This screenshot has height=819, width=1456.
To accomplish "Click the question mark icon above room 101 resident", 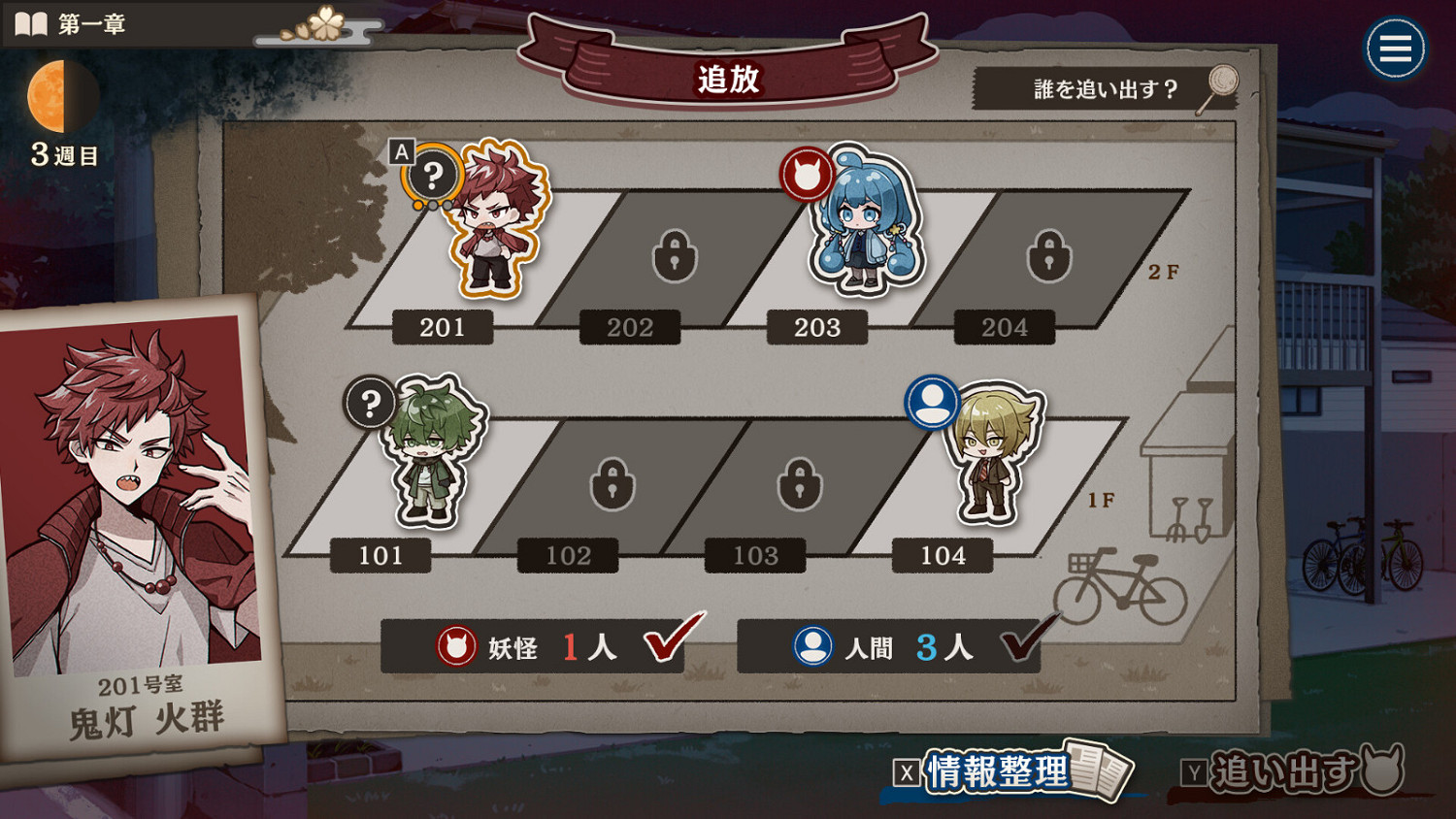I will 370,403.
